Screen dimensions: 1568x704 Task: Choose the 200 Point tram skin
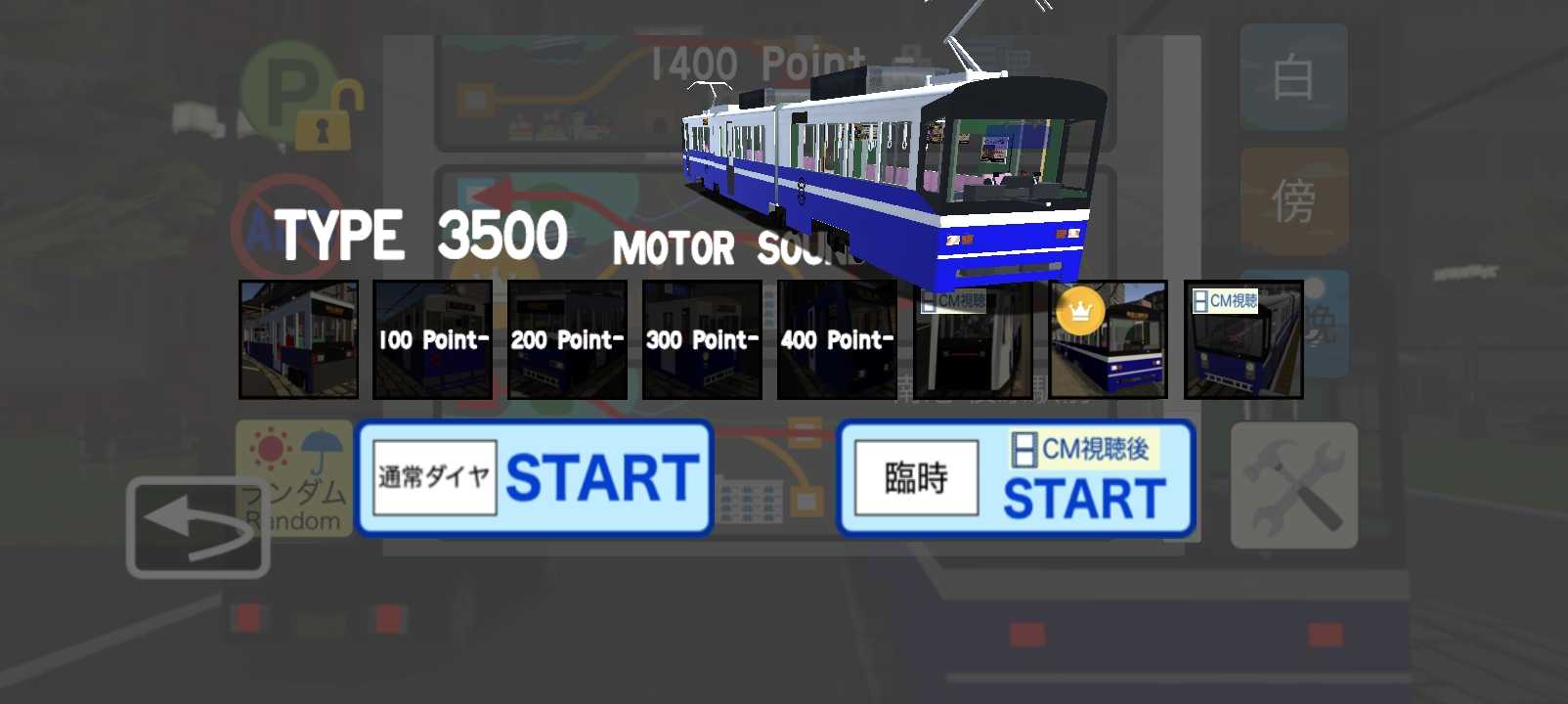click(567, 340)
